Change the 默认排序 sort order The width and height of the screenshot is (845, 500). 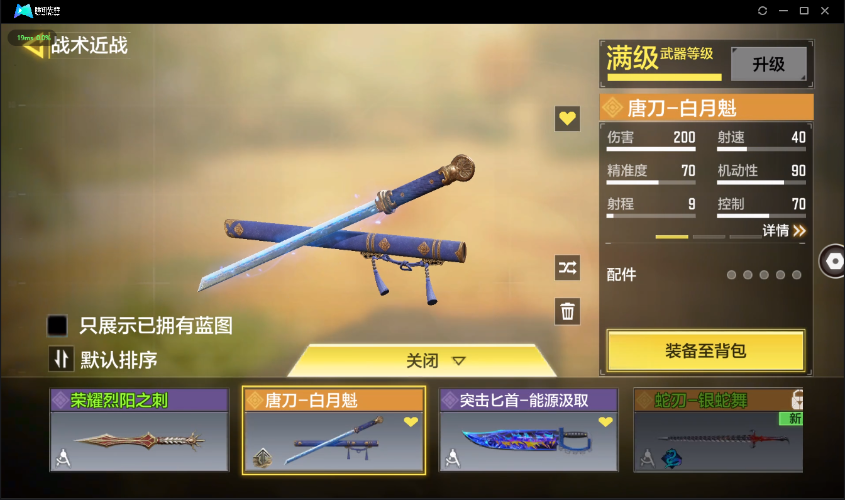point(62,359)
